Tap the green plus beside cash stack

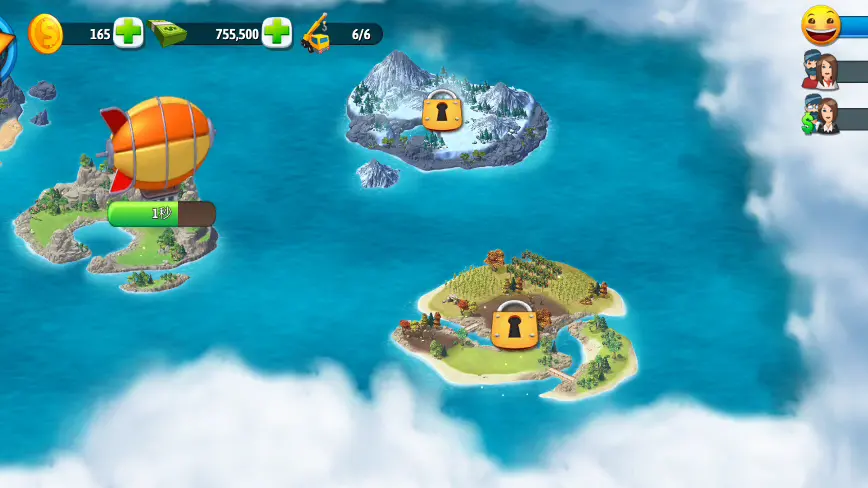[277, 33]
